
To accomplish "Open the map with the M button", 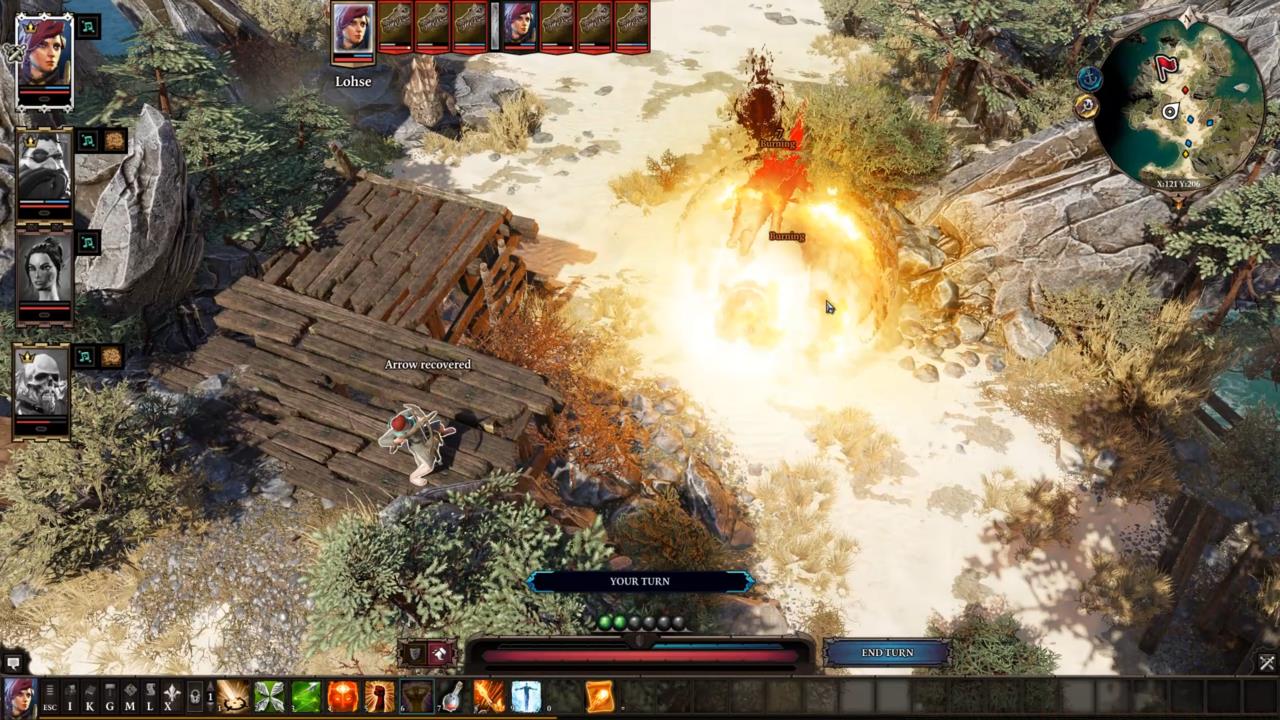I will tap(130, 696).
